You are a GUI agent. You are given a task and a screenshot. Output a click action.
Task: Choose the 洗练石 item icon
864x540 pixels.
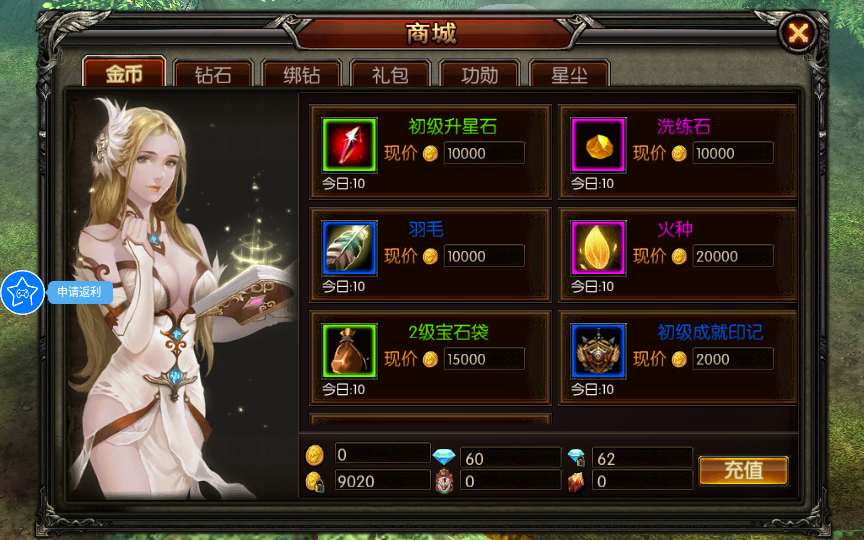598,145
